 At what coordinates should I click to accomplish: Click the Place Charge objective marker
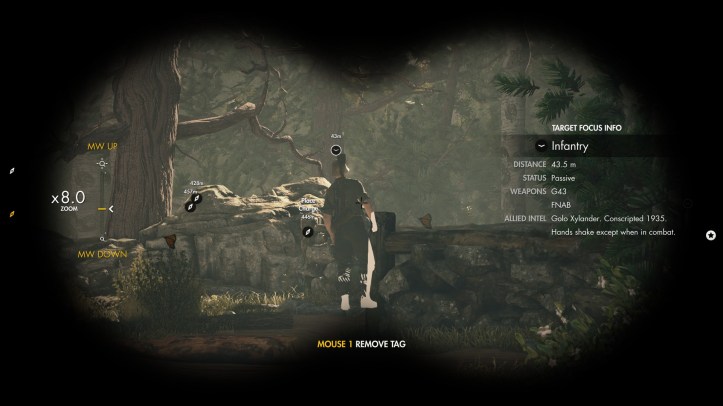pyautogui.click(x=308, y=232)
